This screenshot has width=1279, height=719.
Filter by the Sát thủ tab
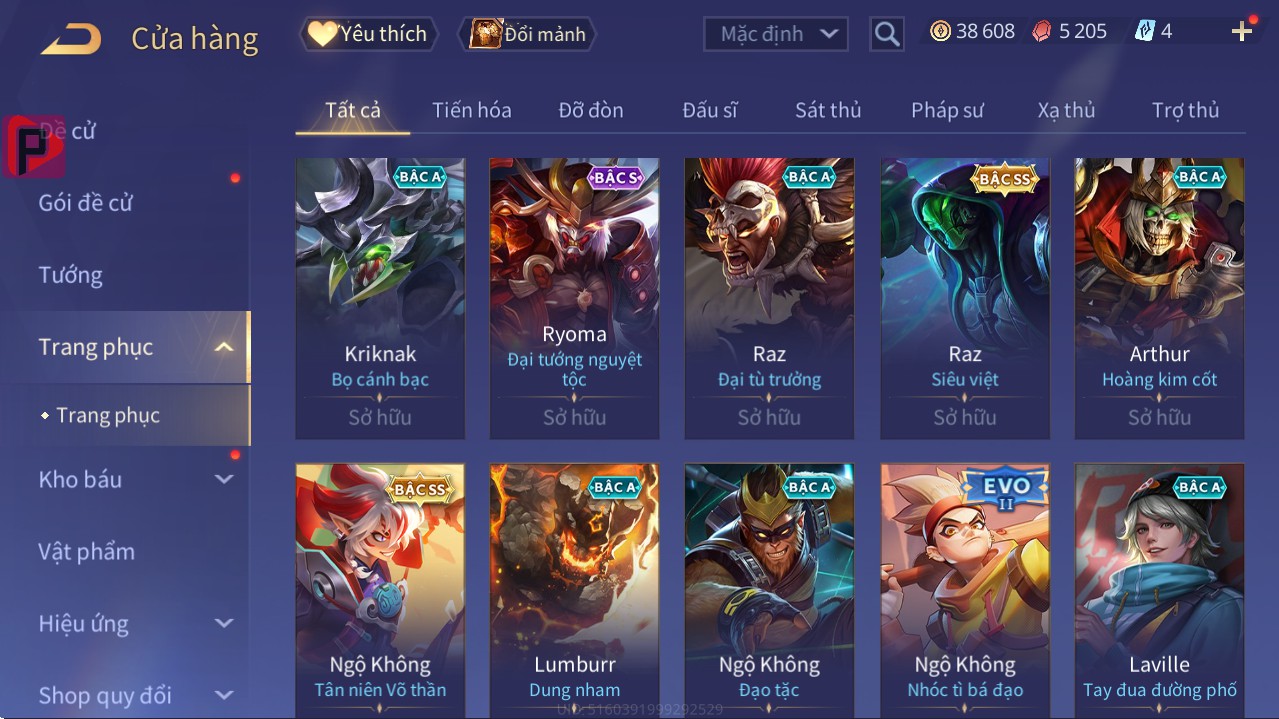827,110
